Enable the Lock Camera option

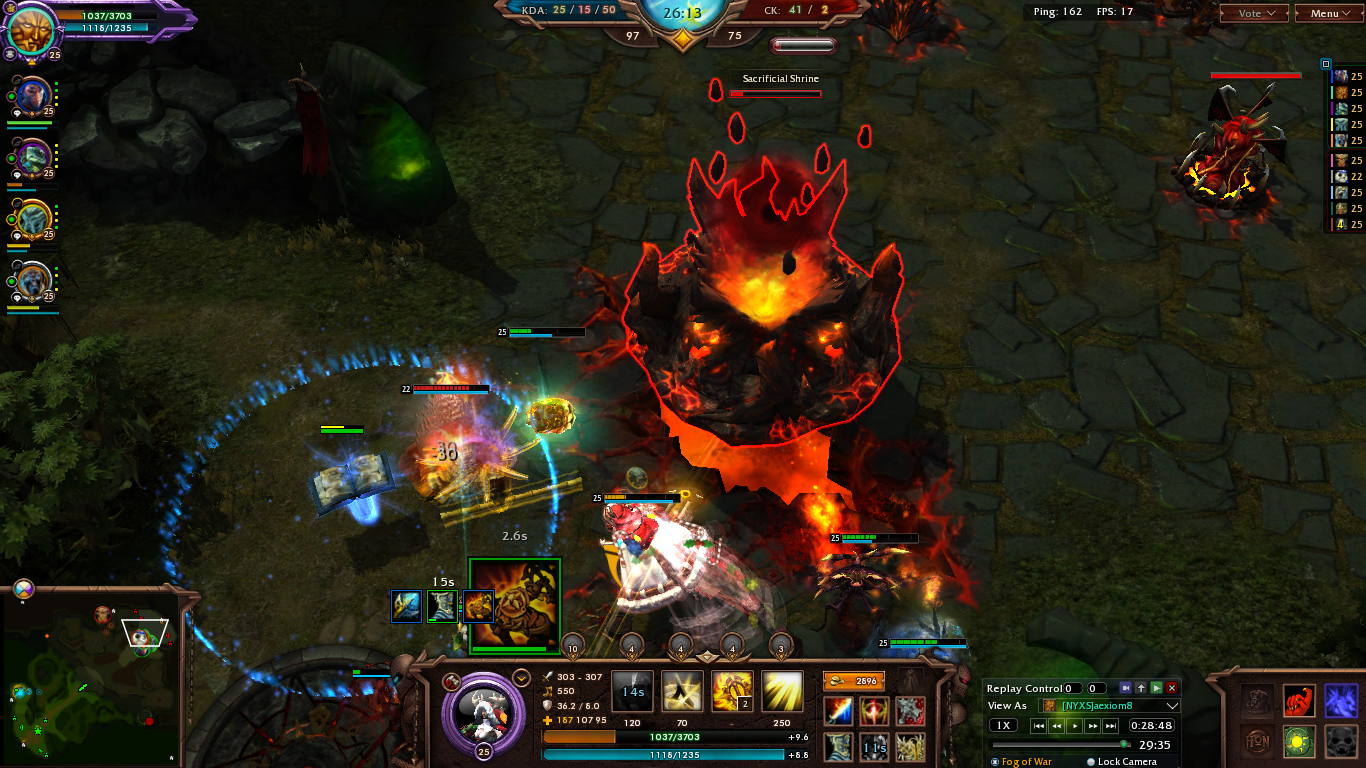1091,762
